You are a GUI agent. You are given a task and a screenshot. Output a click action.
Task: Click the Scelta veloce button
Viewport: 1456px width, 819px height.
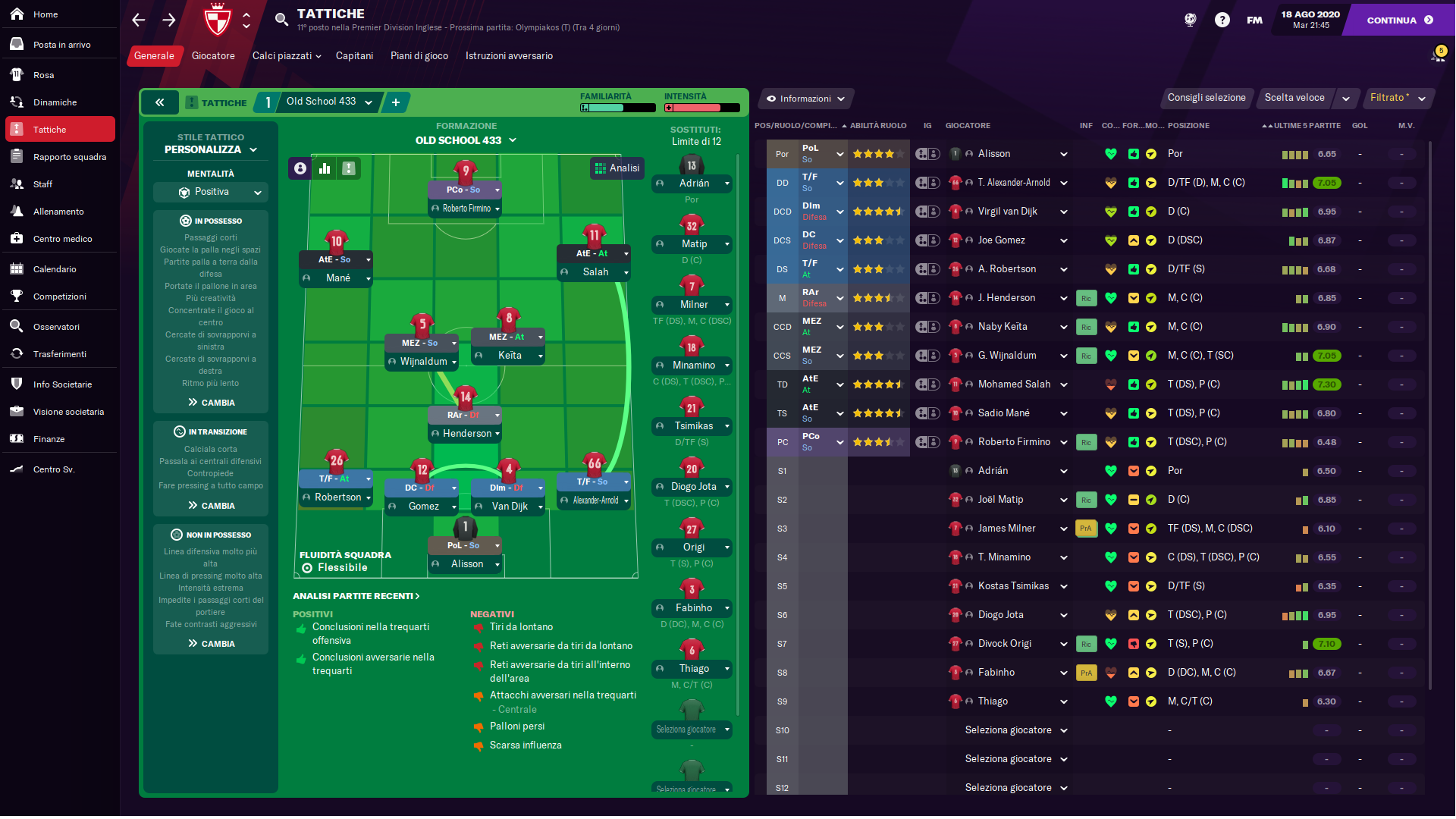click(x=1294, y=98)
